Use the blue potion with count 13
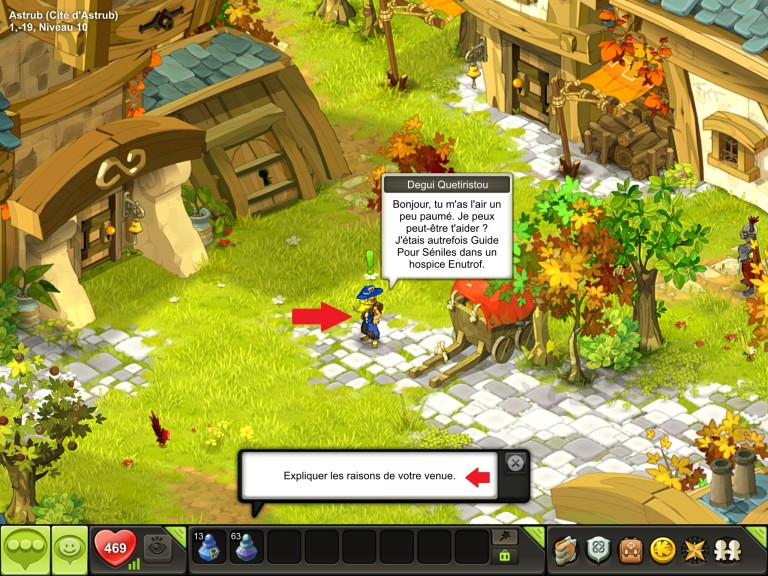The width and height of the screenshot is (768, 576). (x=209, y=548)
